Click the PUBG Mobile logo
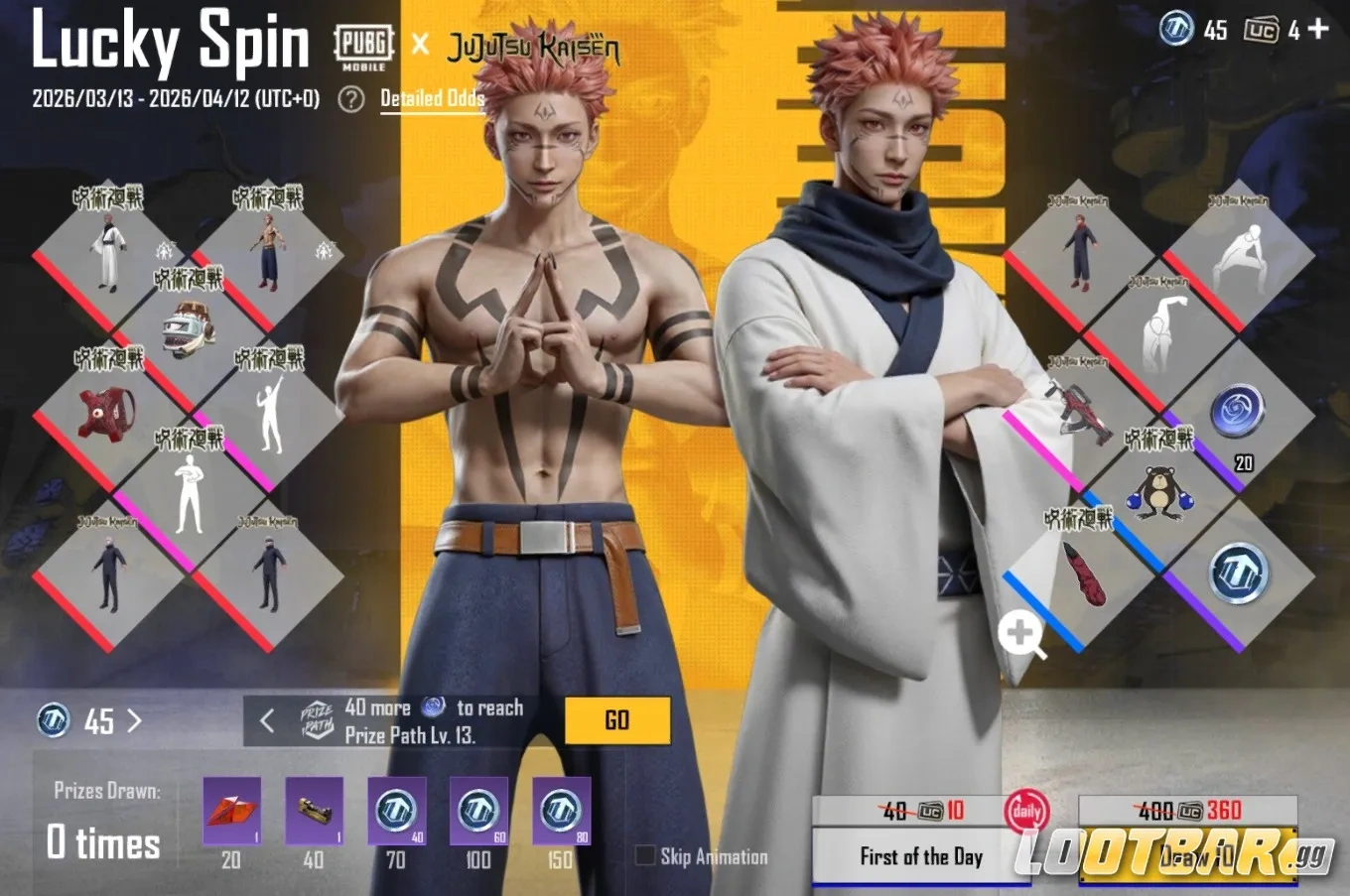 click(363, 46)
